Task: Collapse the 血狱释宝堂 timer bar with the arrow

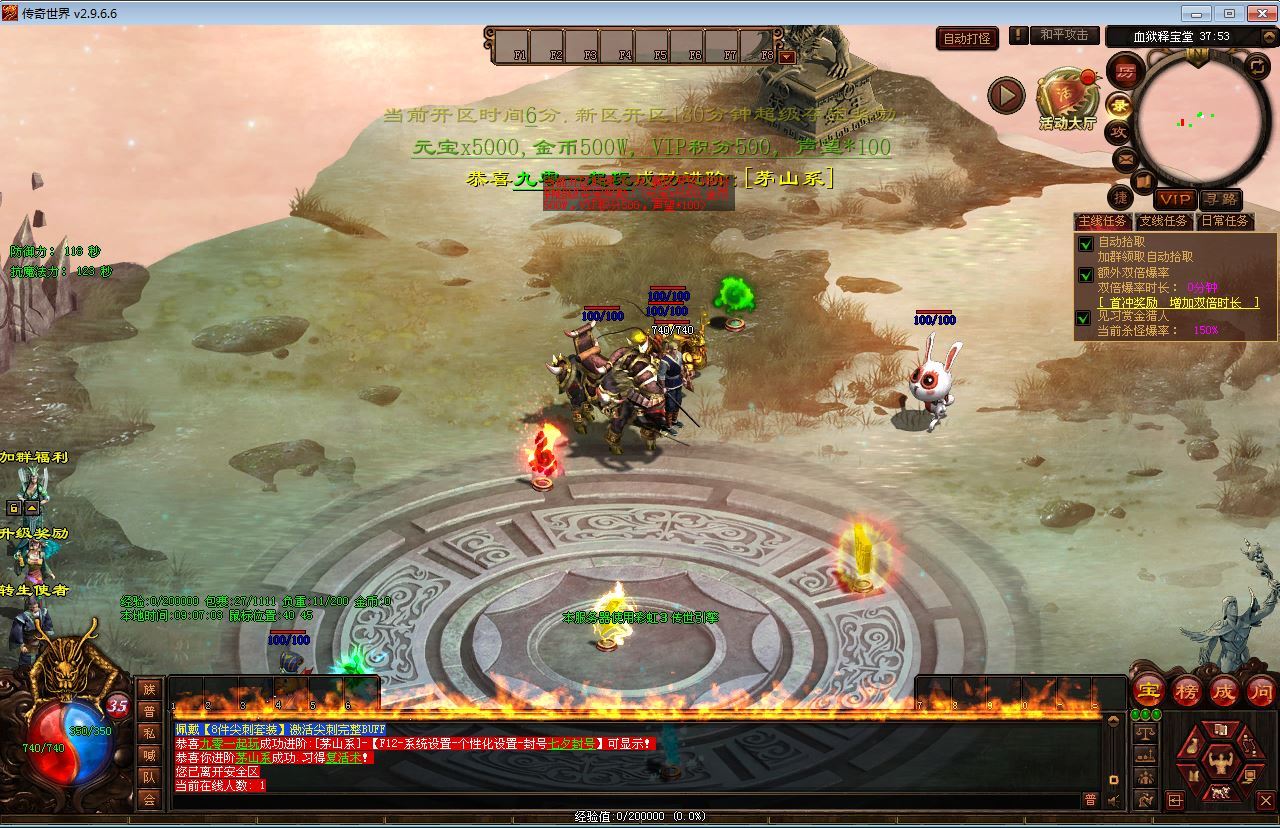Action: click(x=1269, y=36)
